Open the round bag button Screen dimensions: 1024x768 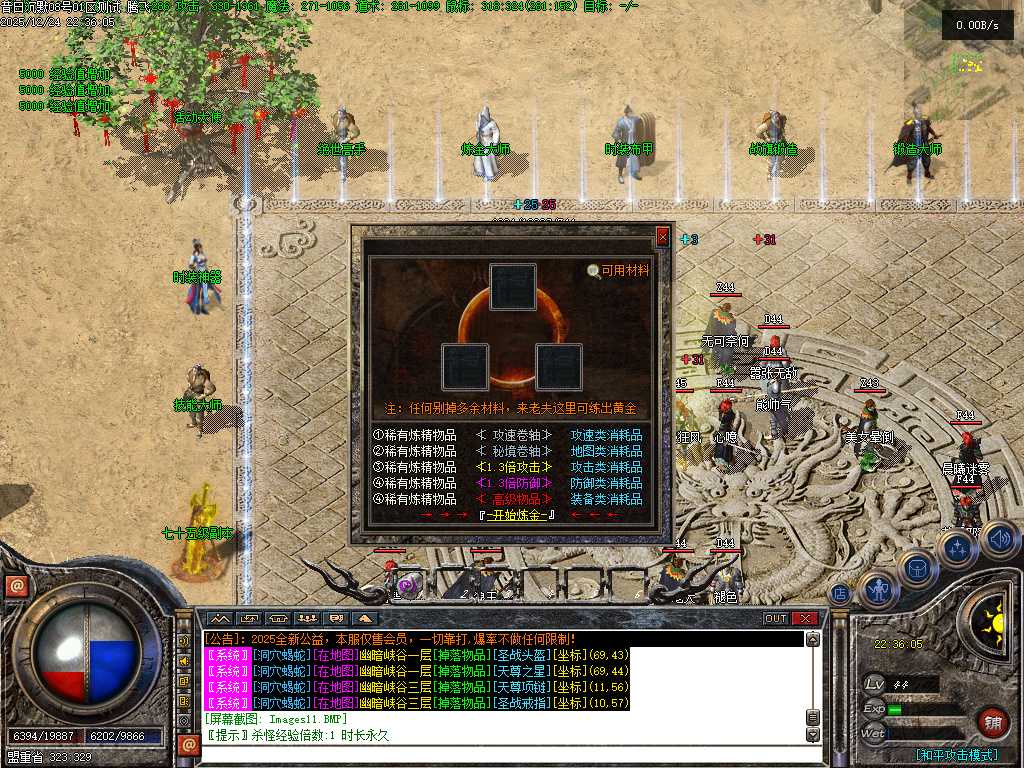(917, 569)
